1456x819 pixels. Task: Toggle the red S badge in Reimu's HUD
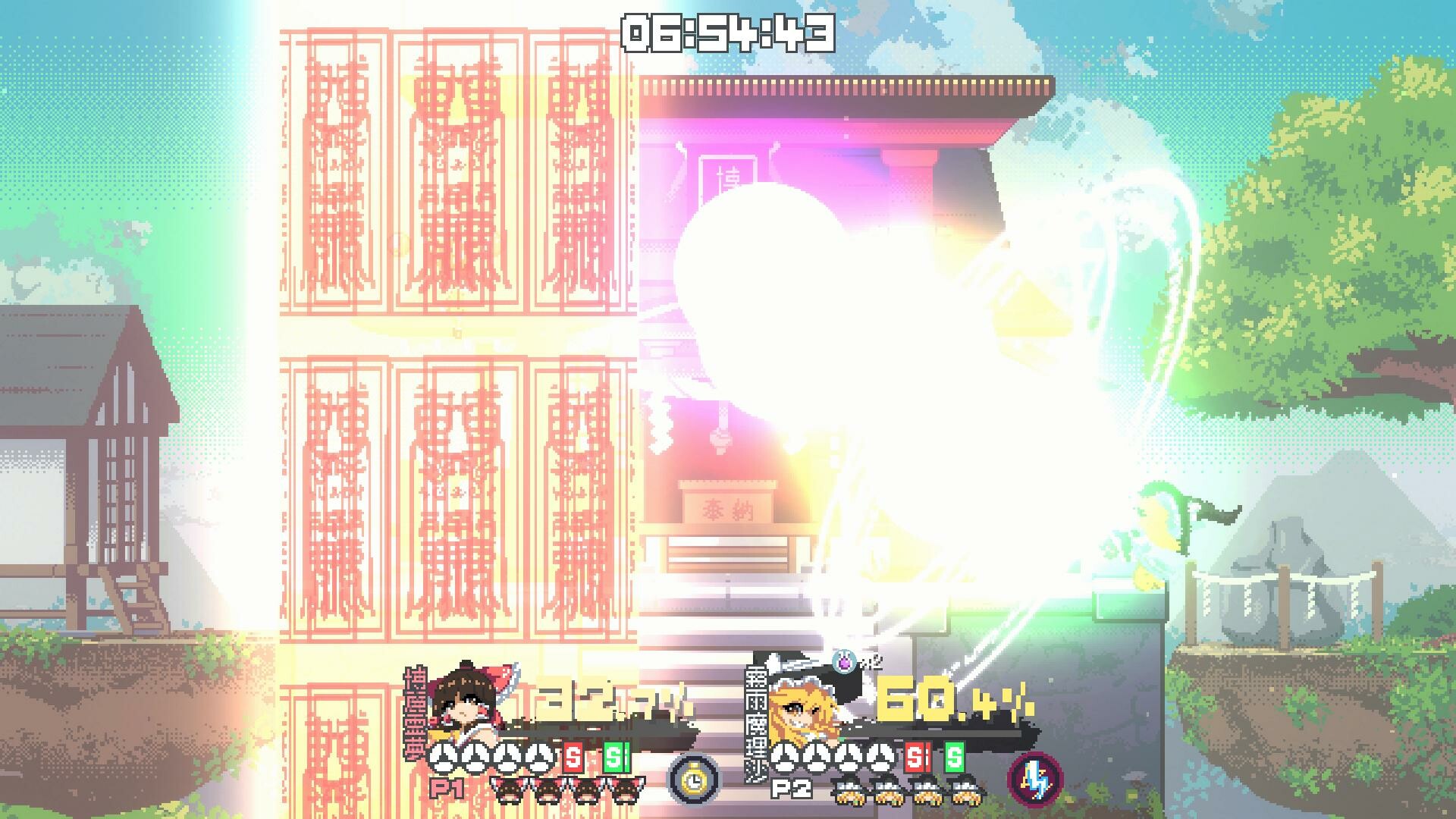tap(572, 757)
